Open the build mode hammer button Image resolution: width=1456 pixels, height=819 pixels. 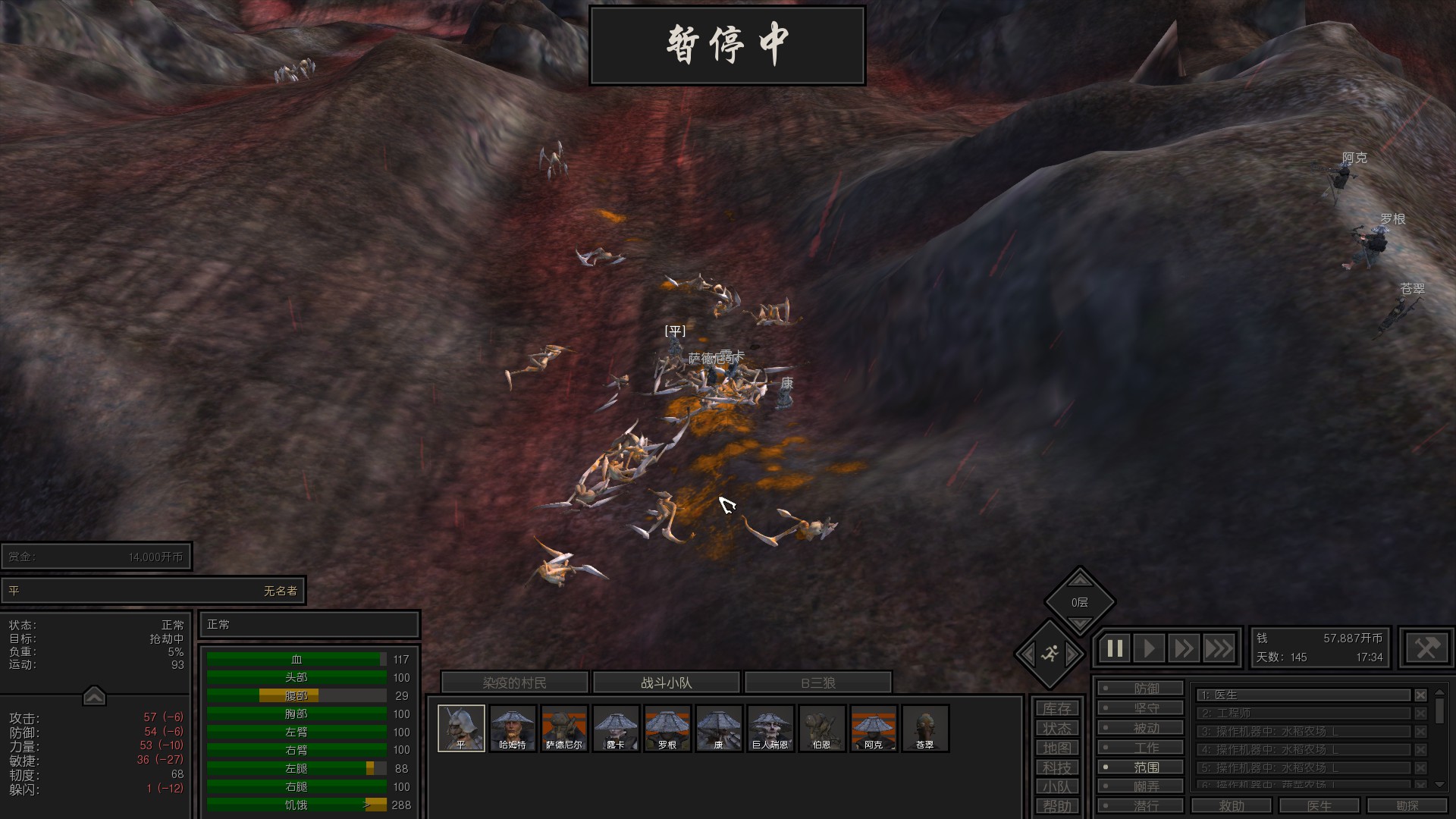[x=1426, y=648]
